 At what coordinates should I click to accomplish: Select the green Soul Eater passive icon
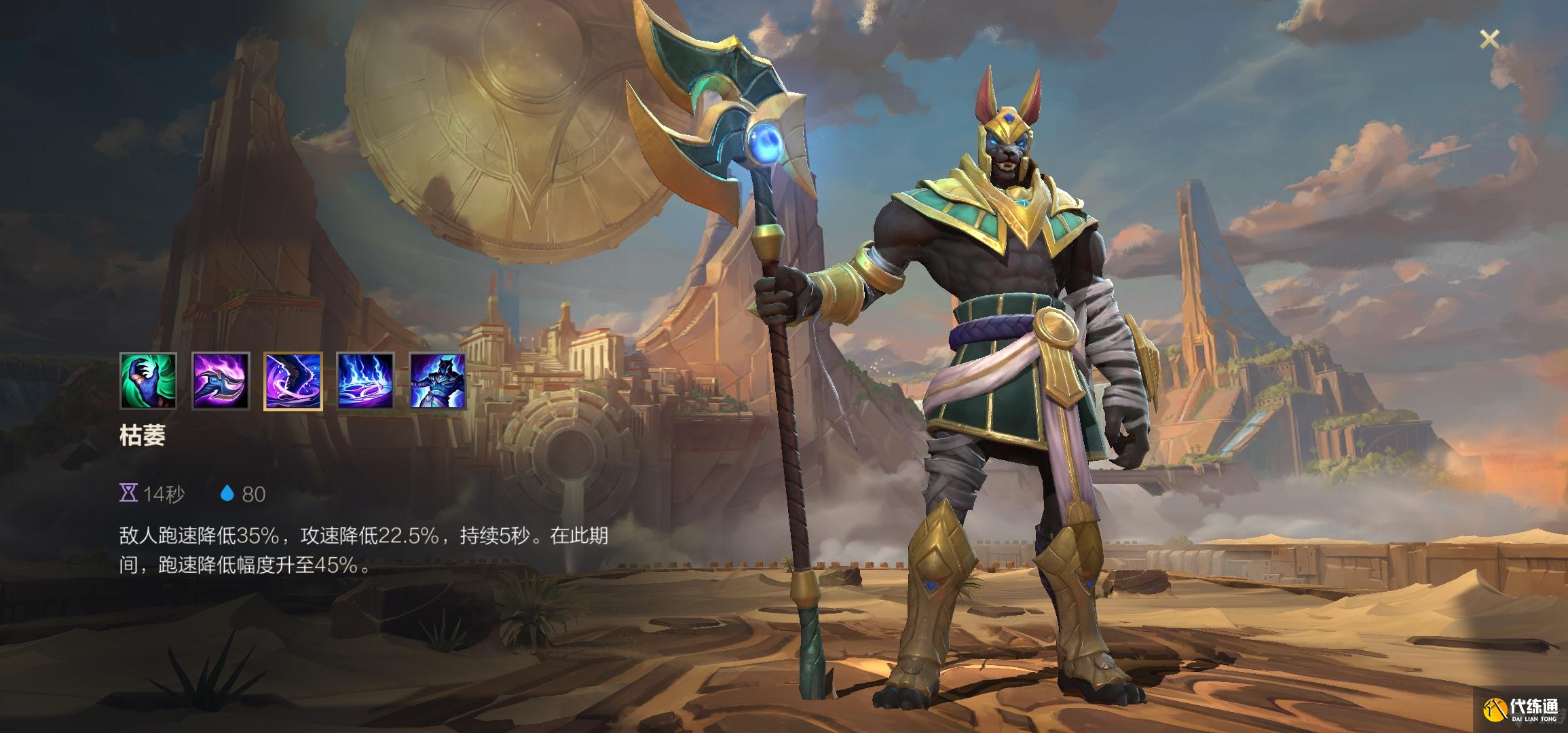click(x=149, y=381)
